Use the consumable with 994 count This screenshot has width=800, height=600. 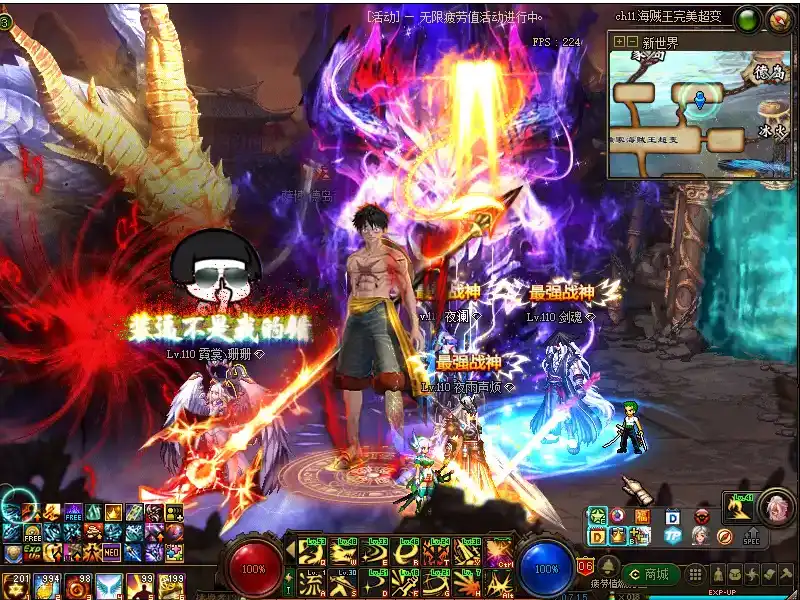46,583
